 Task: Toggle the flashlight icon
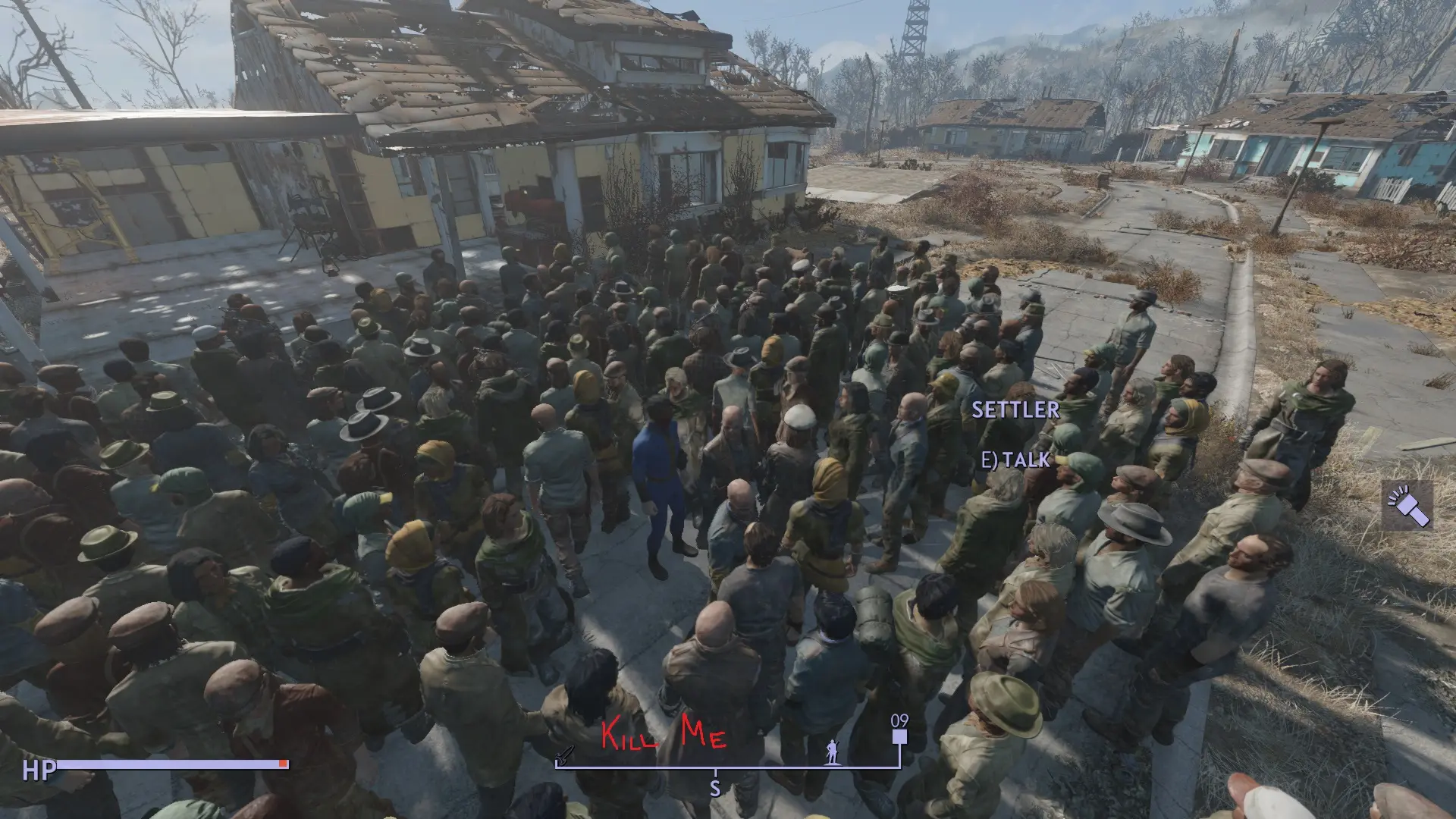tap(1407, 505)
